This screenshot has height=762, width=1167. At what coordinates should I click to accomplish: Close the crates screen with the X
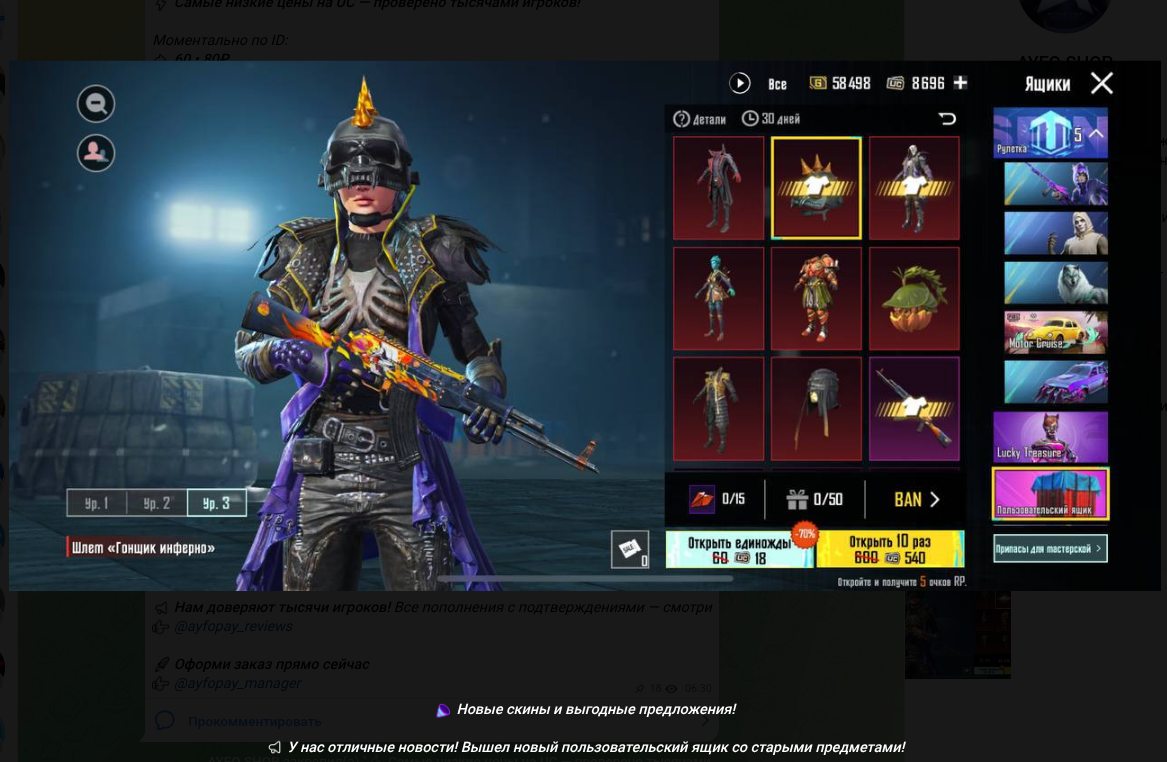[x=1101, y=83]
